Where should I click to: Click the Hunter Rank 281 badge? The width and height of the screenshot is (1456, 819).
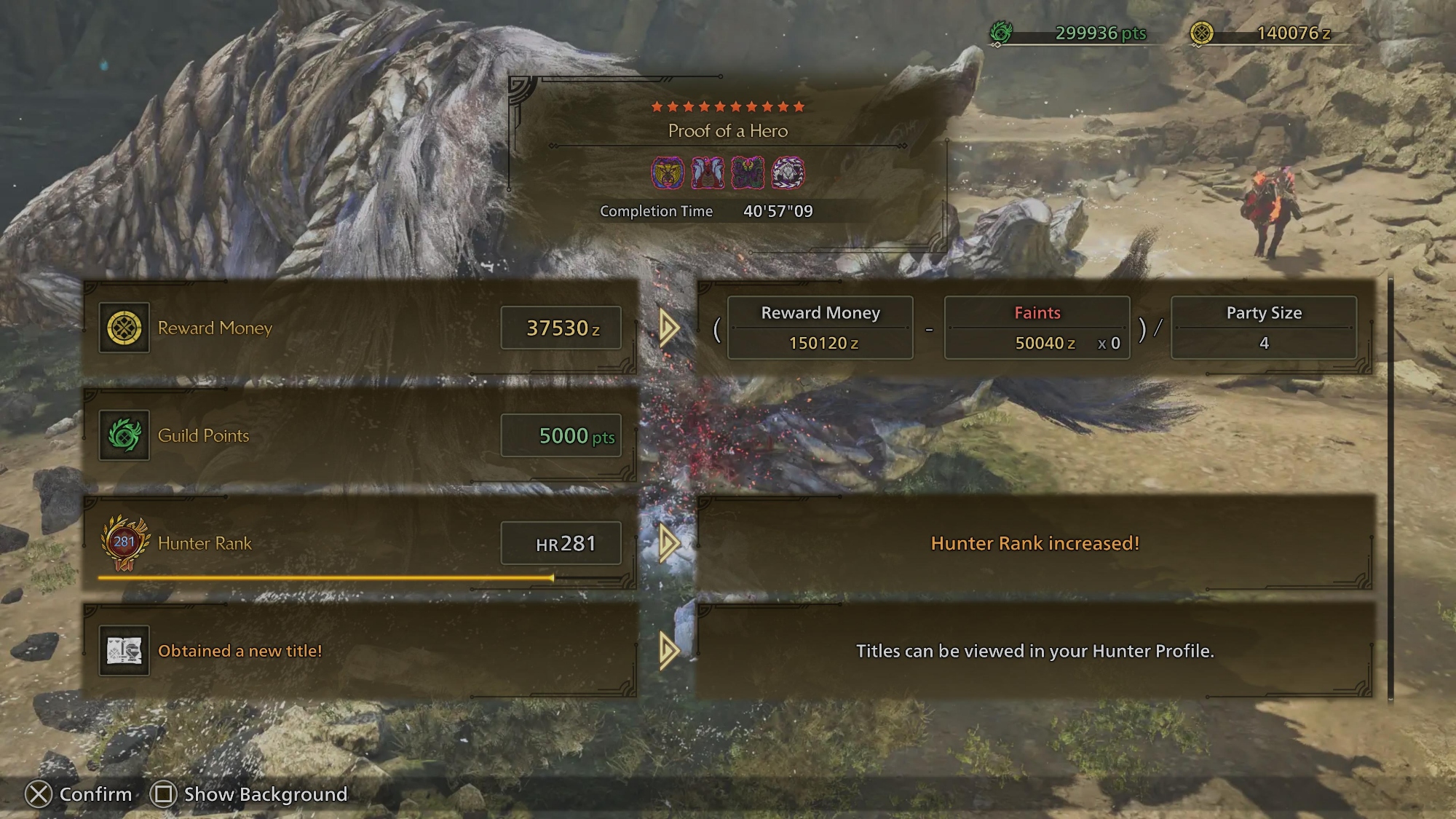(x=124, y=543)
